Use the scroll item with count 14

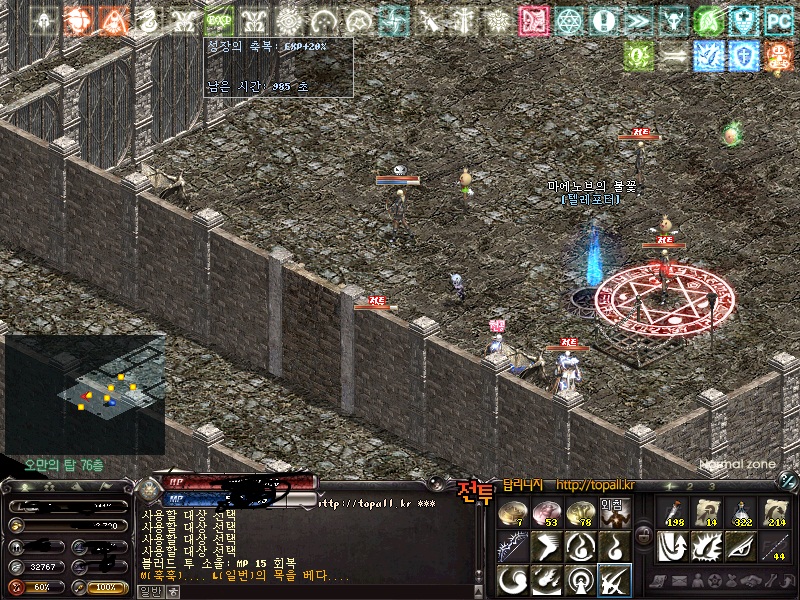click(x=707, y=513)
